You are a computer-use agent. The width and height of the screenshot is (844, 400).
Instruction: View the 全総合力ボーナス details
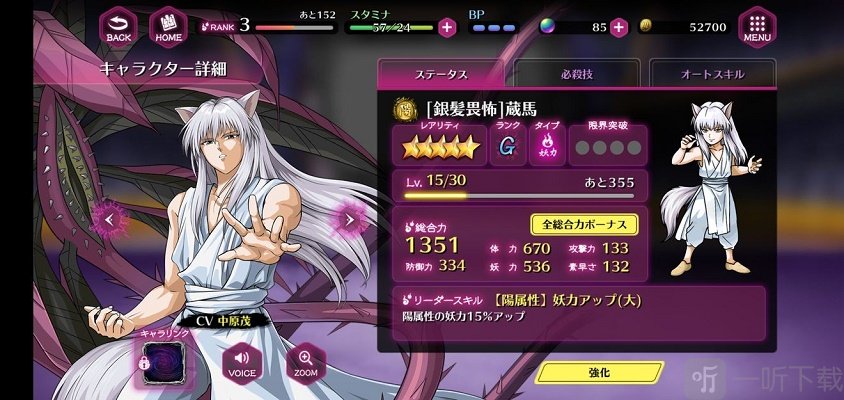click(x=584, y=225)
